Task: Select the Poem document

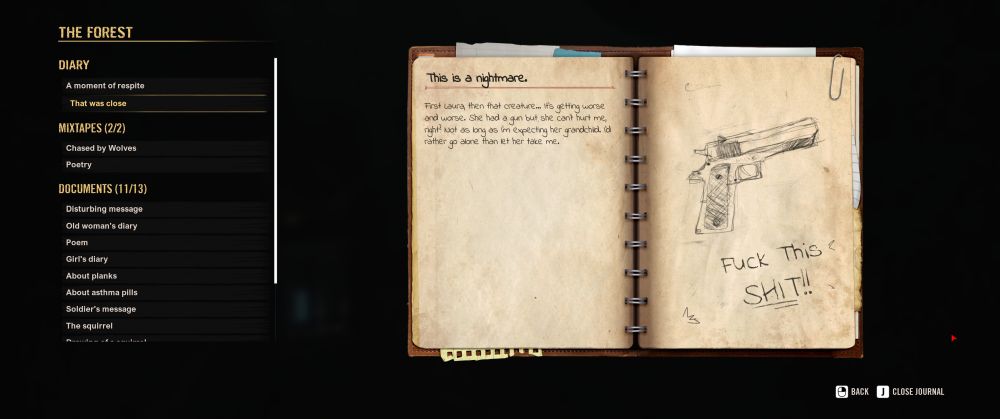Action: (x=77, y=242)
